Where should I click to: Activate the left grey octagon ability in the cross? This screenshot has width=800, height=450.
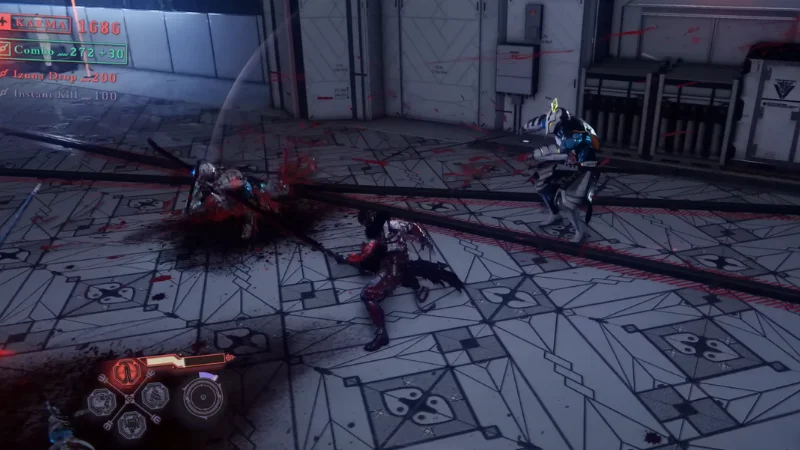101,401
